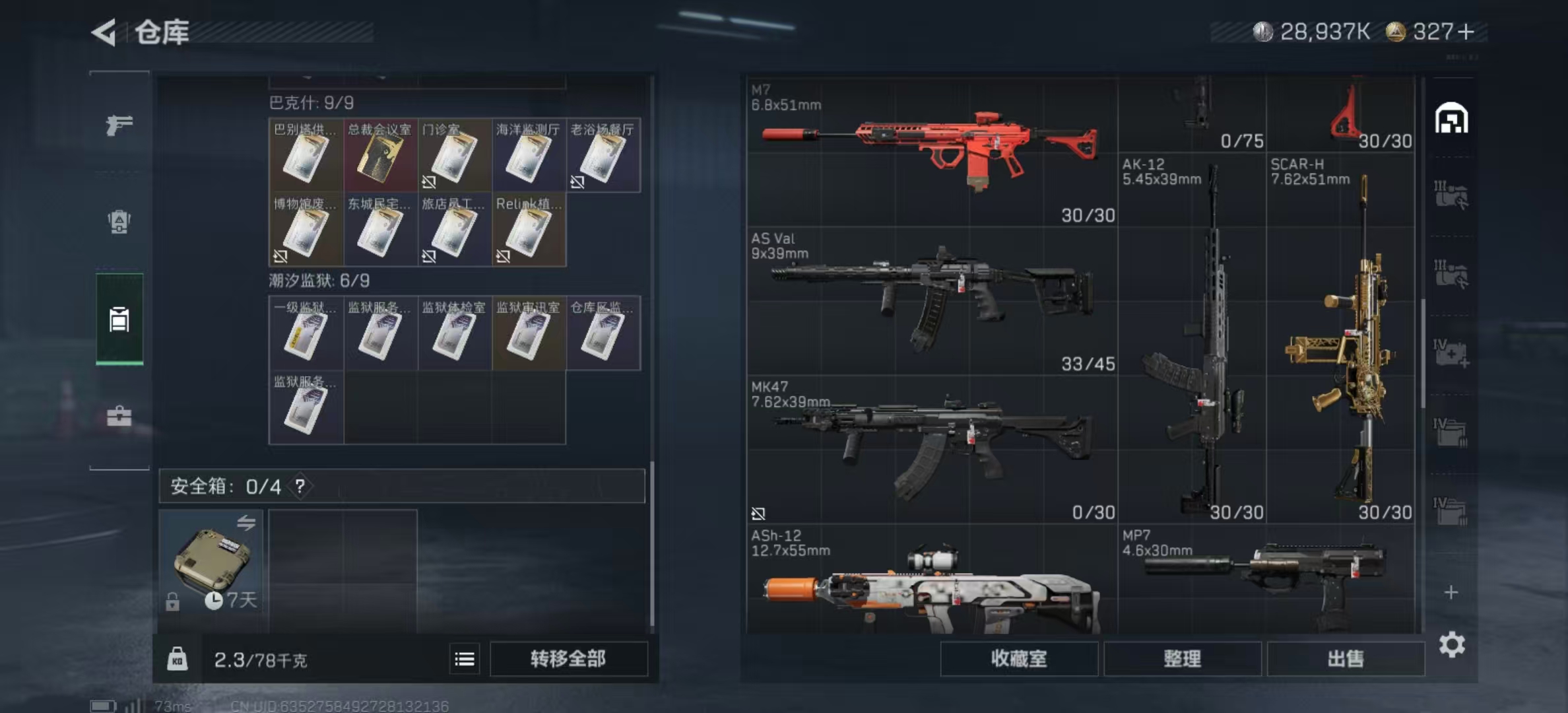The height and width of the screenshot is (713, 1568).
Task: Toggle the item list view icon
Action: (465, 659)
